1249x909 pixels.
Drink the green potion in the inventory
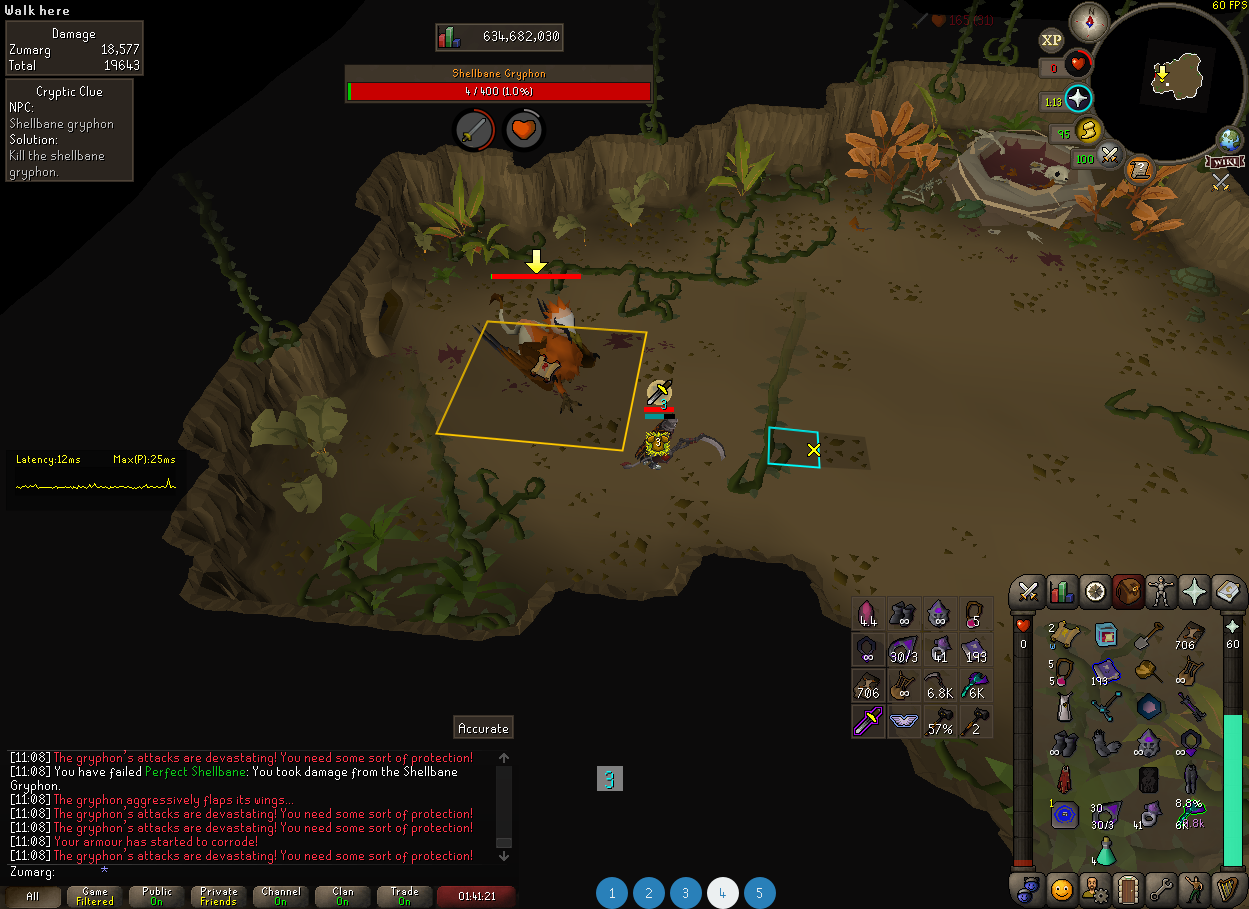coord(1107,852)
